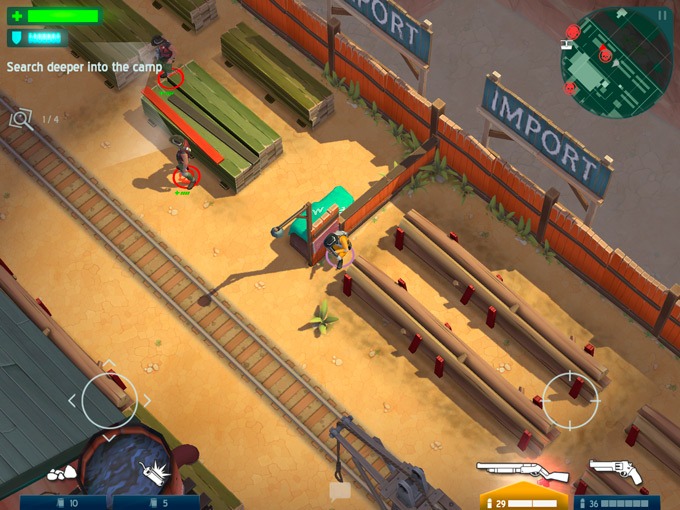Pause the game using the pause icon
Image resolution: width=680 pixels, height=510 pixels.
pyautogui.click(x=661, y=15)
